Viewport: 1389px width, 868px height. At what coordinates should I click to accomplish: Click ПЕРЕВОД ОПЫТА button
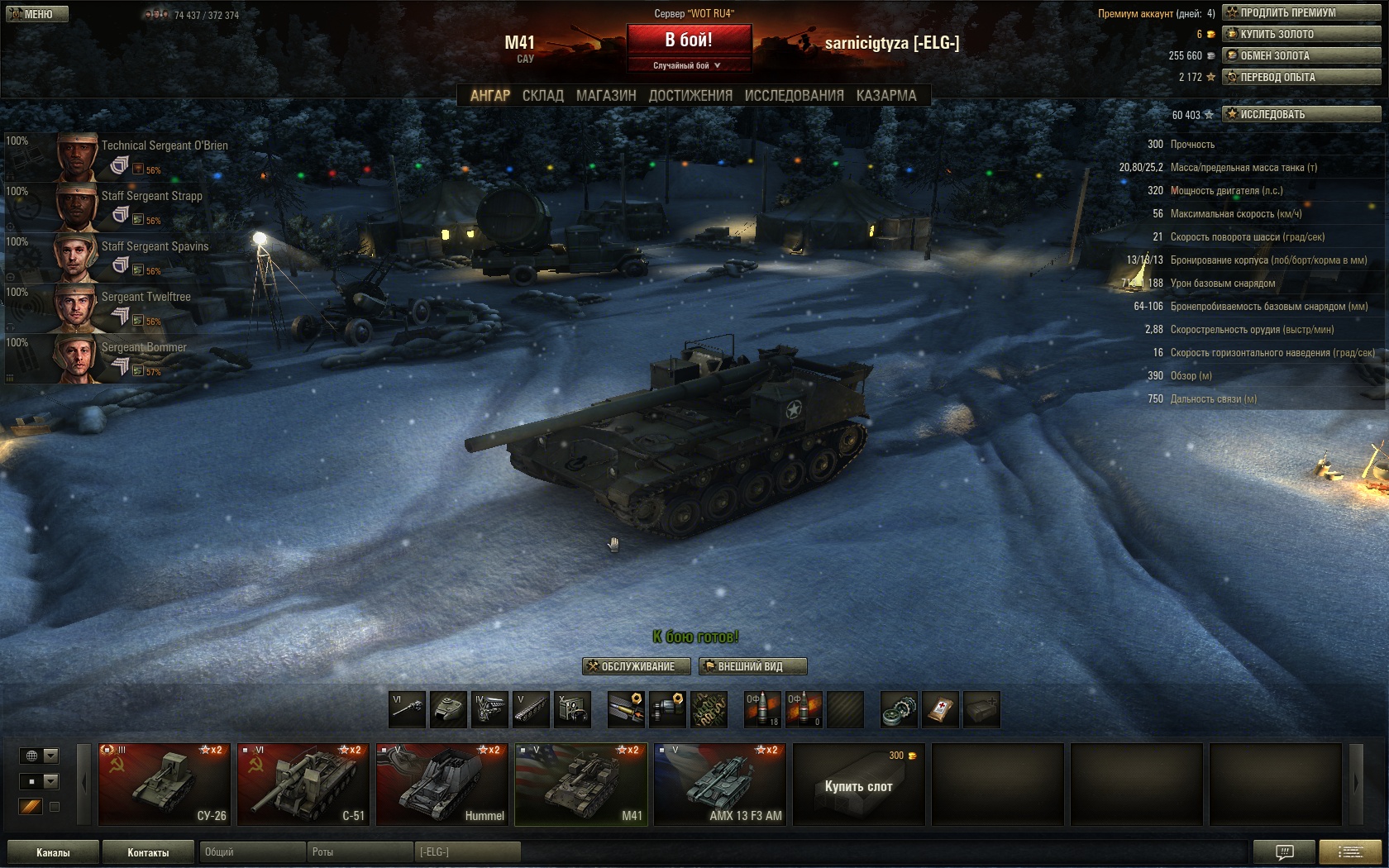click(1301, 77)
